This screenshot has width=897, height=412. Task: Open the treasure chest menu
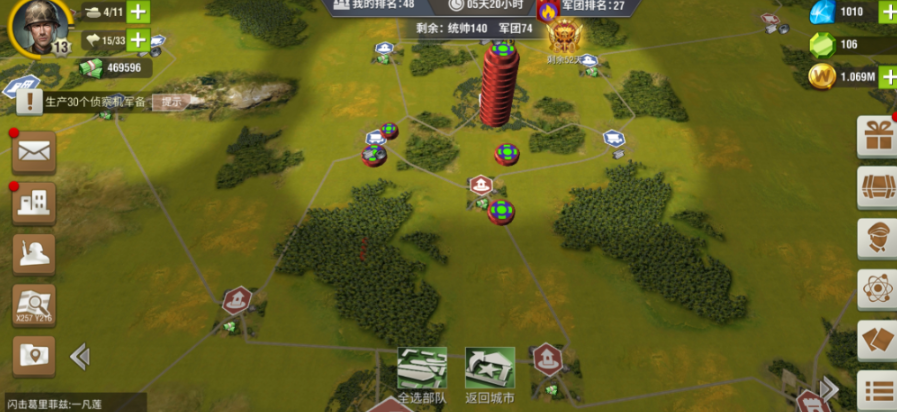pyautogui.click(x=878, y=187)
